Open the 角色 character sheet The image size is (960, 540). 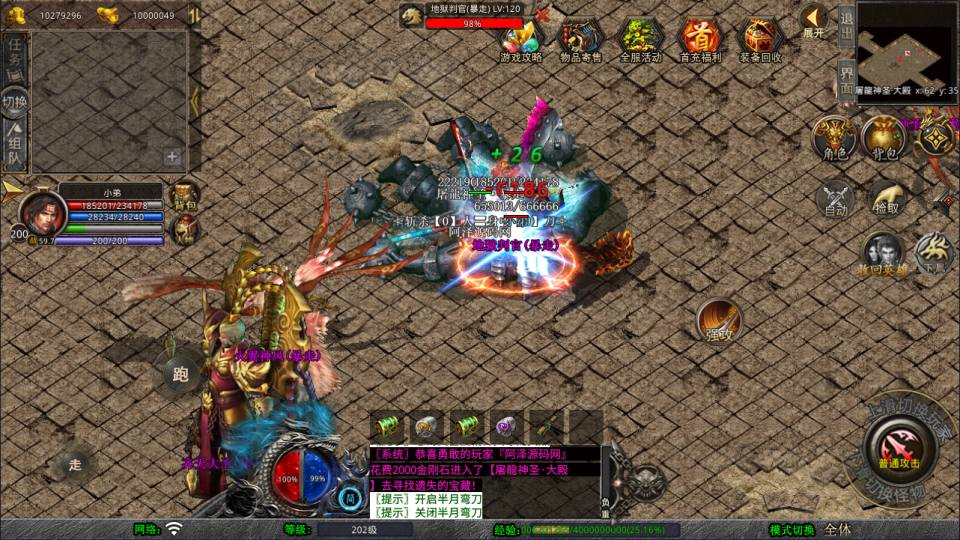click(x=833, y=137)
